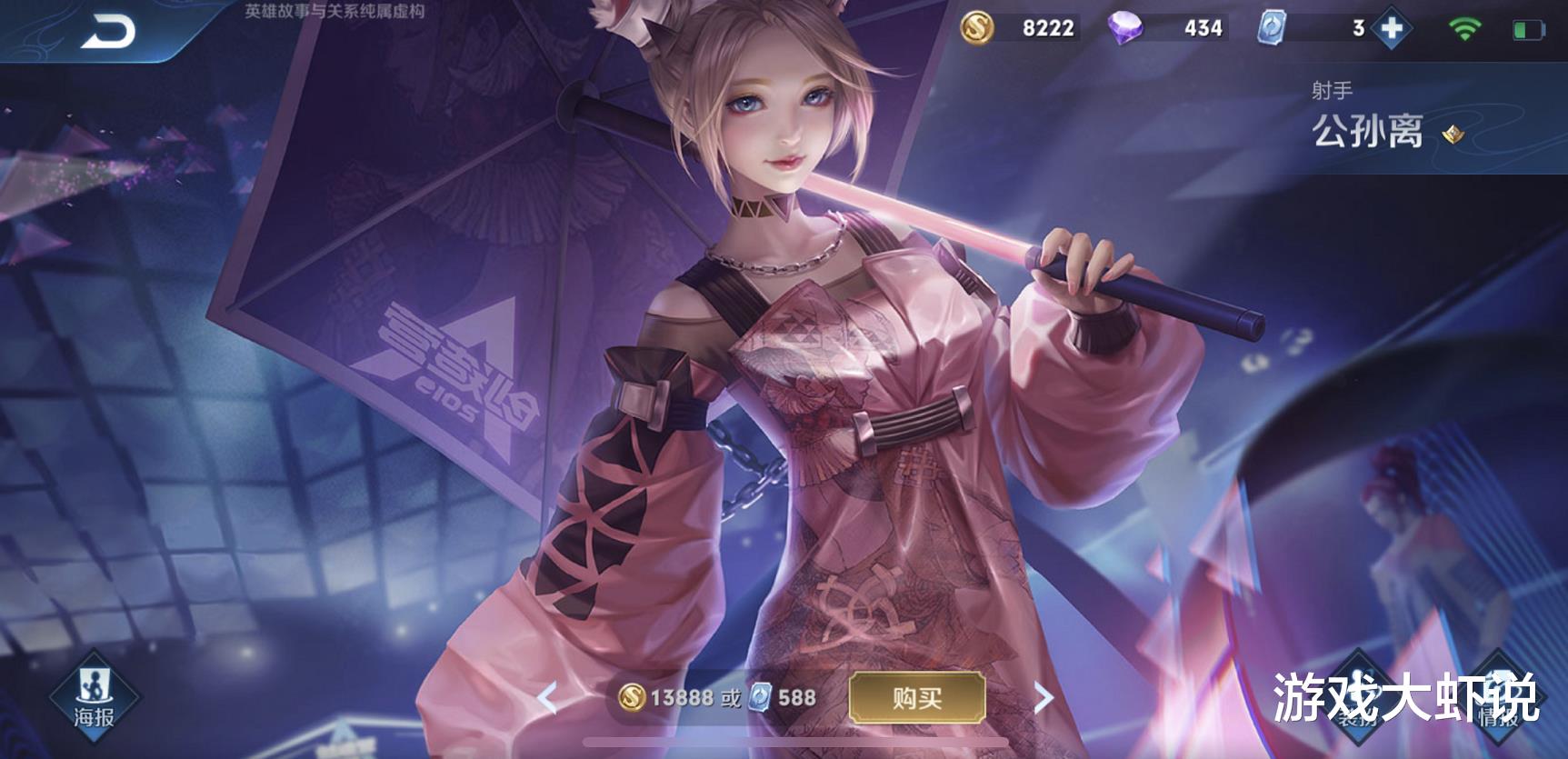
Task: Tap the disclaimer text at the top
Action: 332,11
